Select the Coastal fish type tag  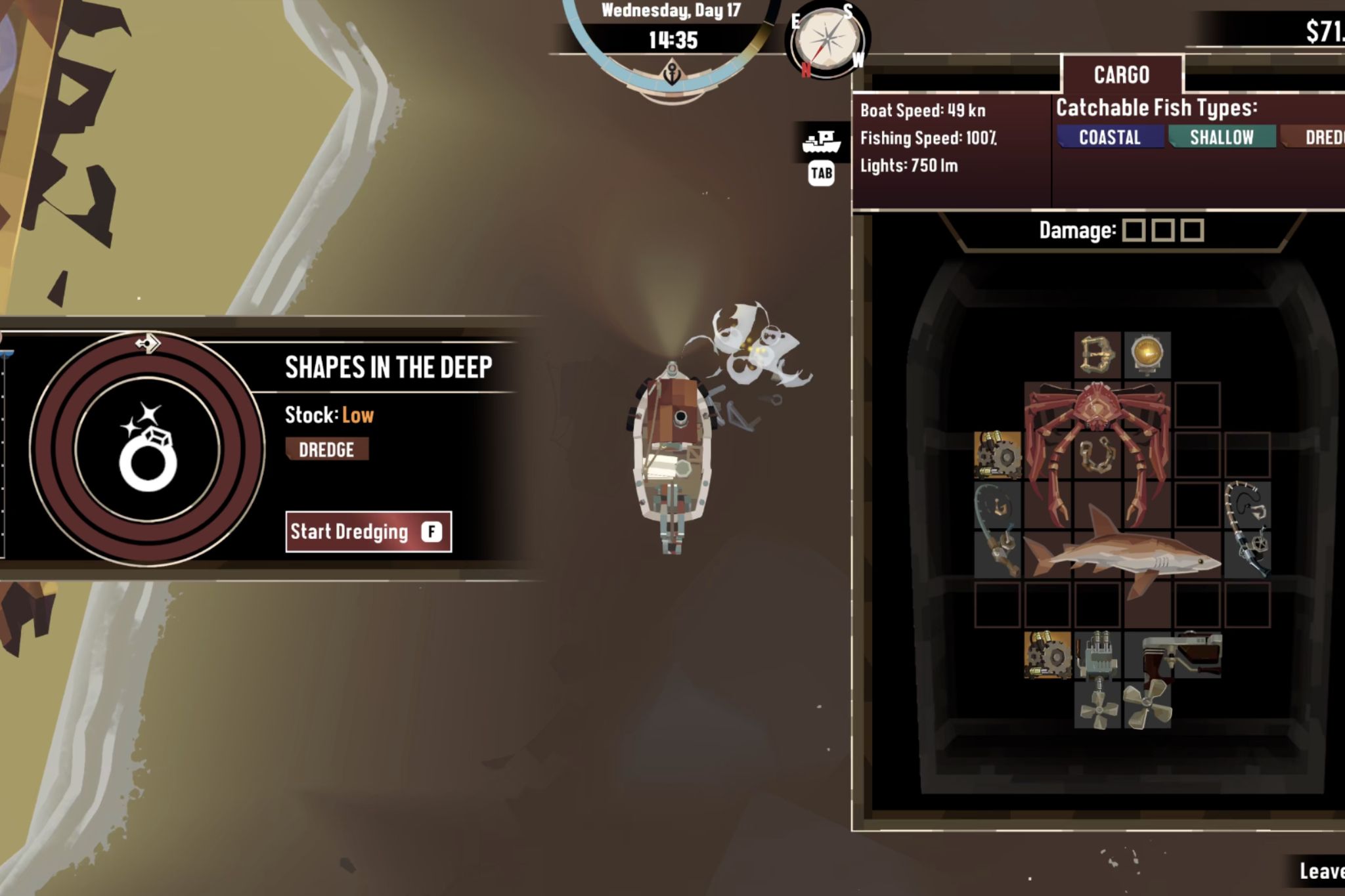point(1110,137)
